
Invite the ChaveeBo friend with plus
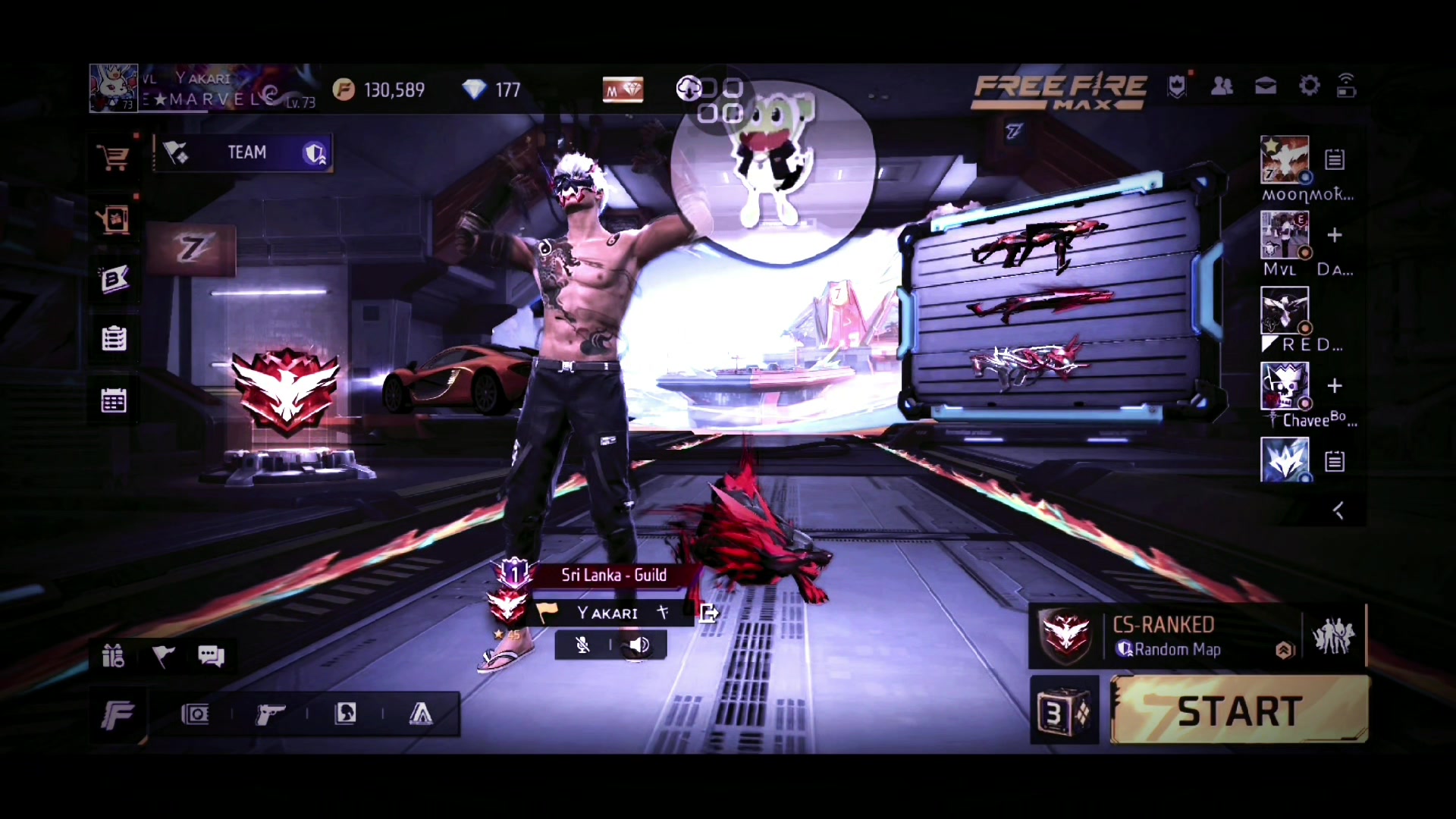[x=1335, y=386]
